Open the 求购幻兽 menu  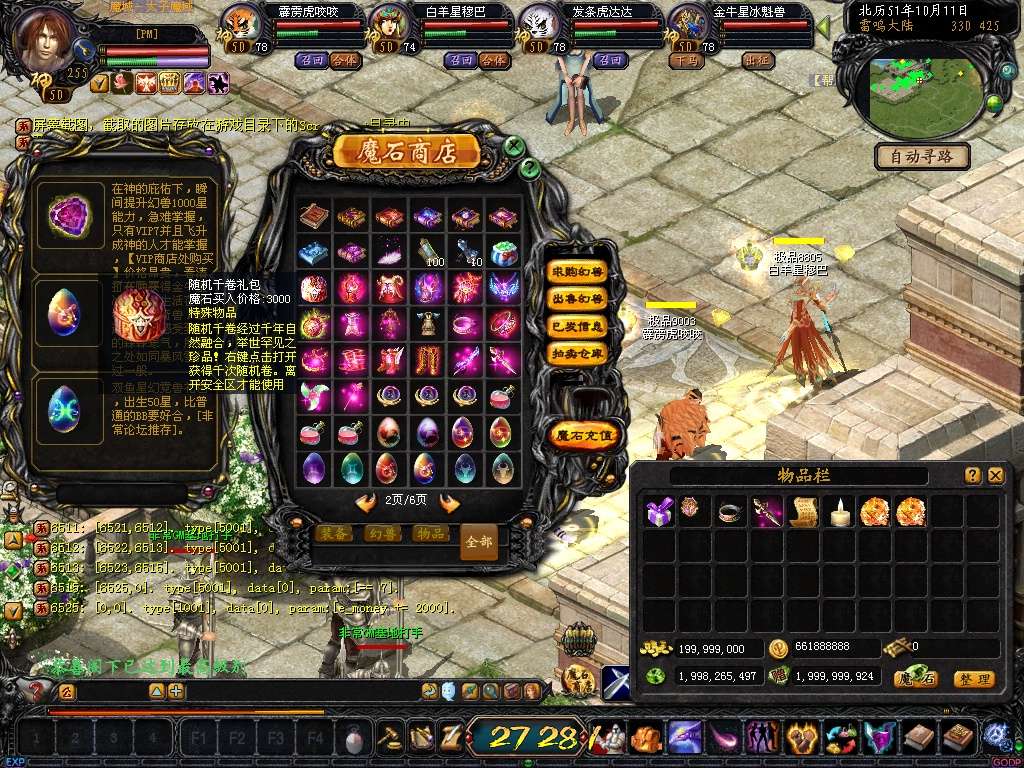coord(578,271)
